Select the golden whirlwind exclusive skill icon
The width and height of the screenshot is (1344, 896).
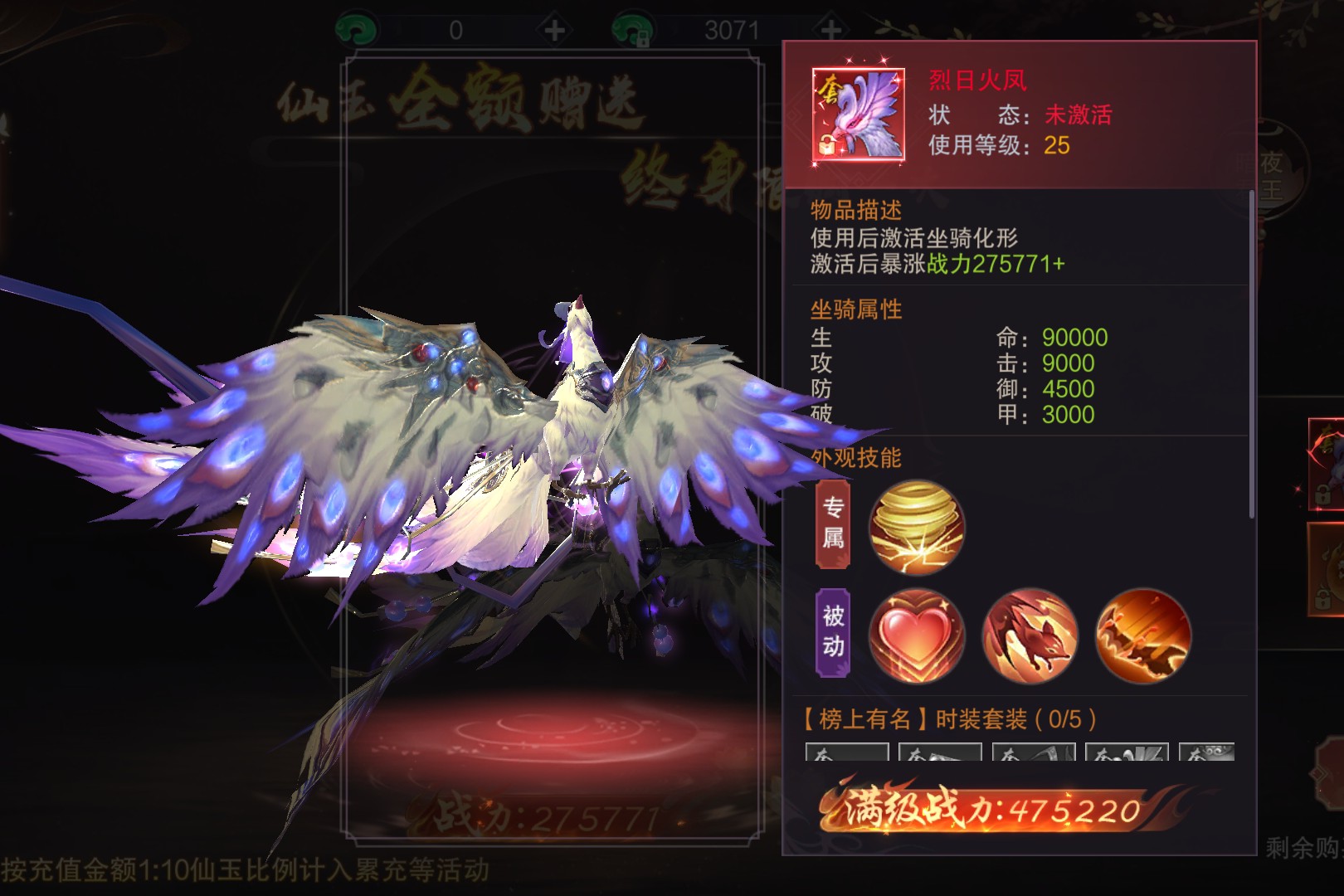tap(916, 527)
